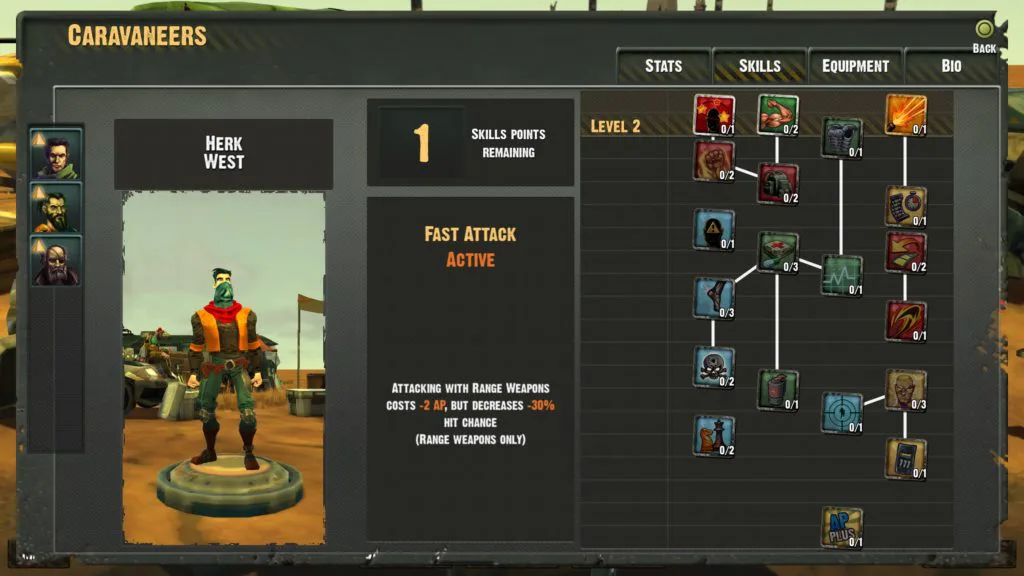Select the raised fist skill

point(714,159)
